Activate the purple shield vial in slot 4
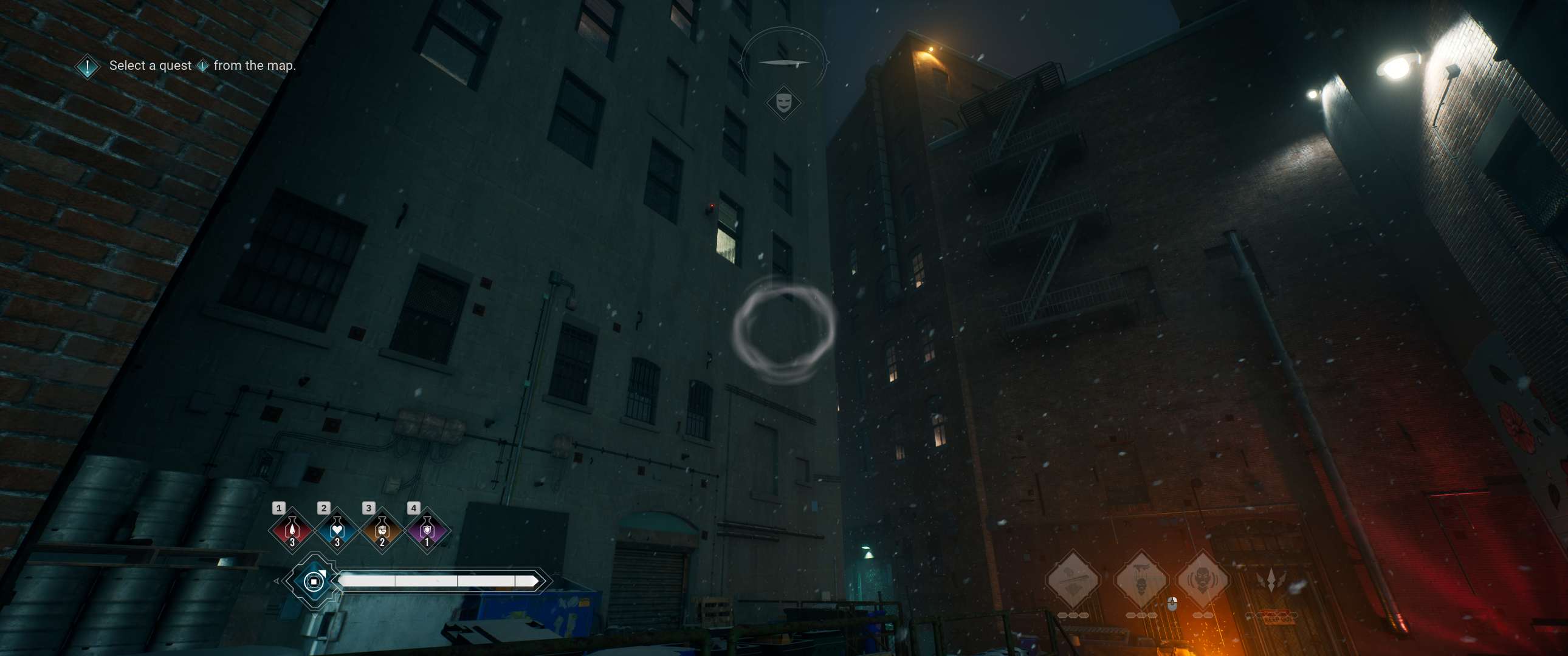The image size is (1568, 656). tap(427, 531)
